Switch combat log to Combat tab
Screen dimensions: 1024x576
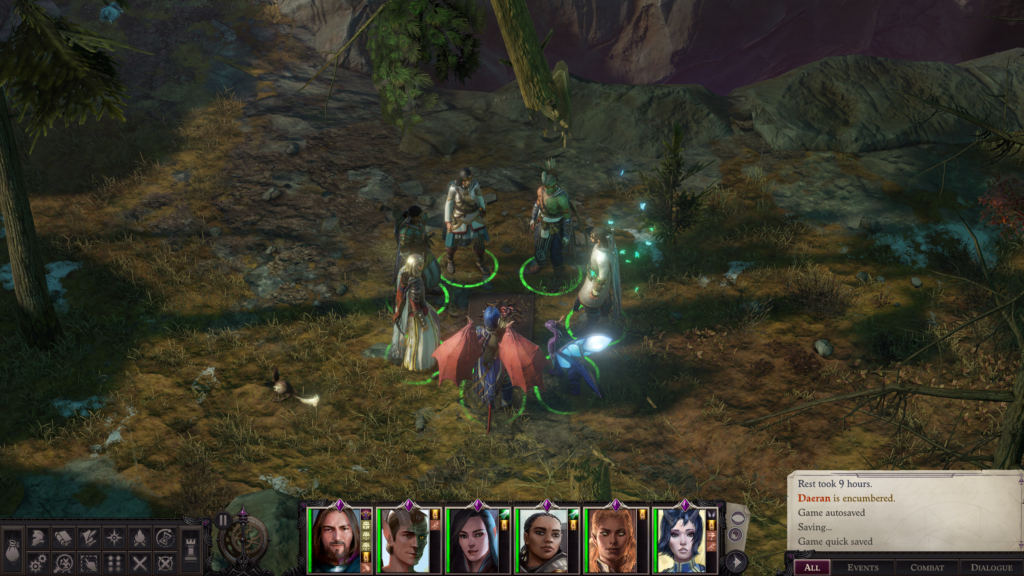coord(927,567)
